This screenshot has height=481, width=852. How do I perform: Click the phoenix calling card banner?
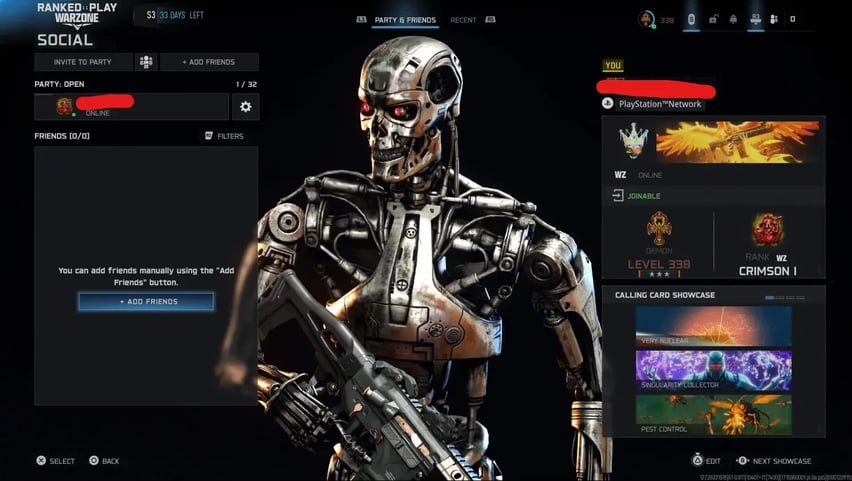point(737,142)
